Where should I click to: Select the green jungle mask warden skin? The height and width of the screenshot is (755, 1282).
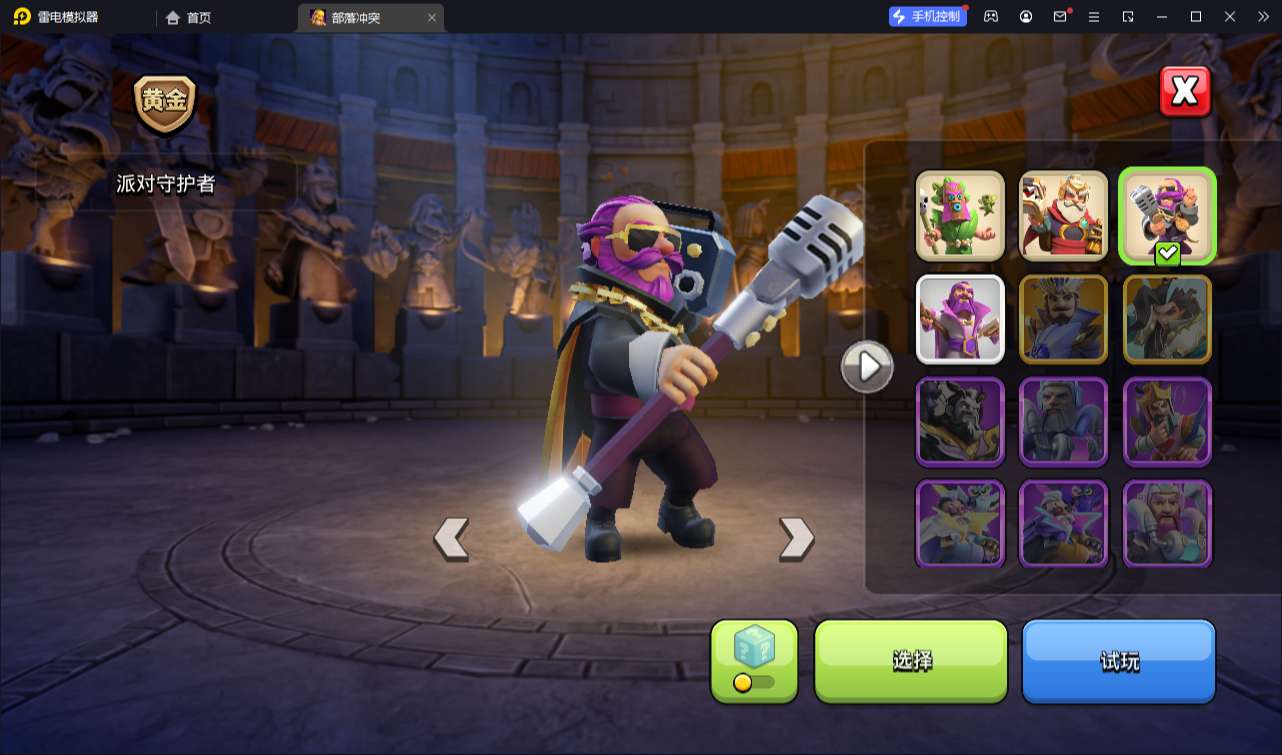[x=960, y=215]
